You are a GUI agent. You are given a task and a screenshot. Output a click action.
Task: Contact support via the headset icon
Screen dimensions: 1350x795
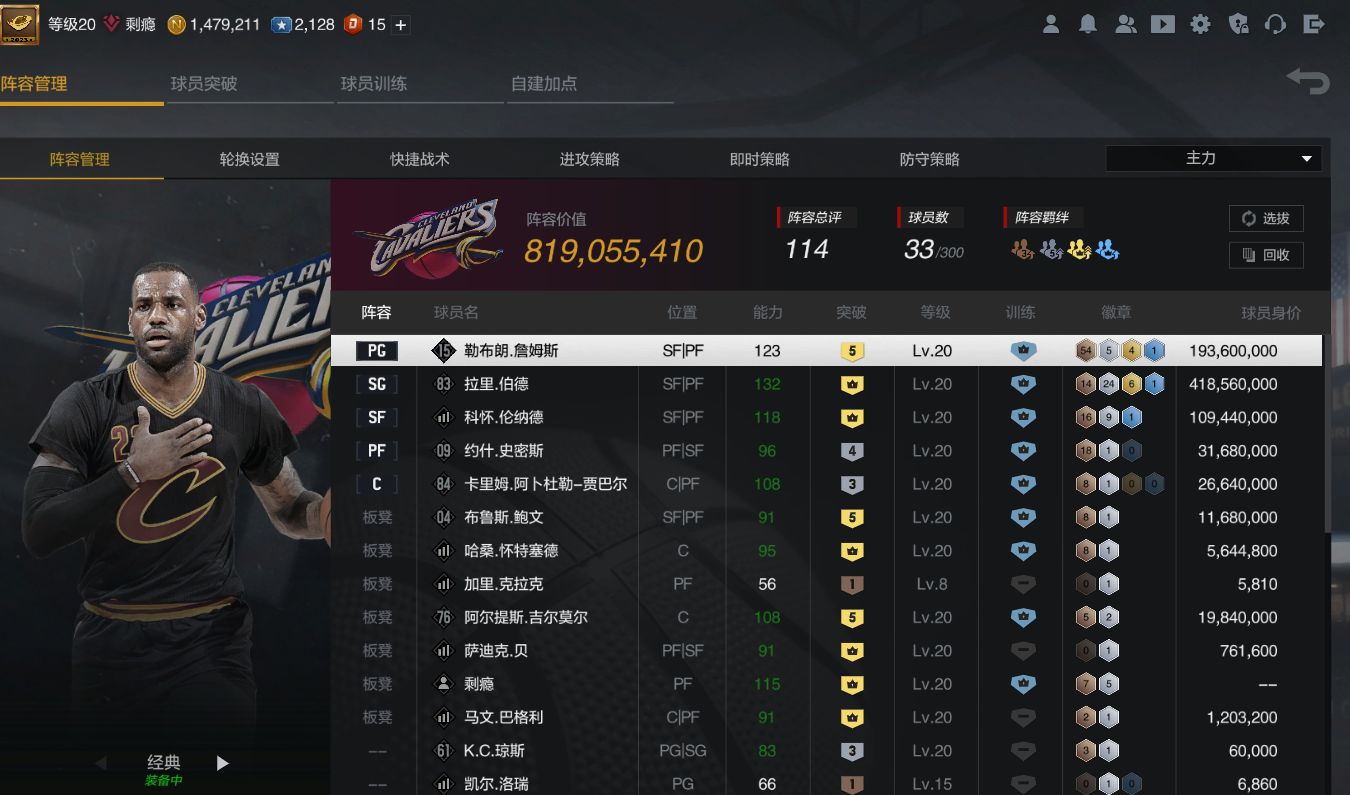click(1276, 24)
